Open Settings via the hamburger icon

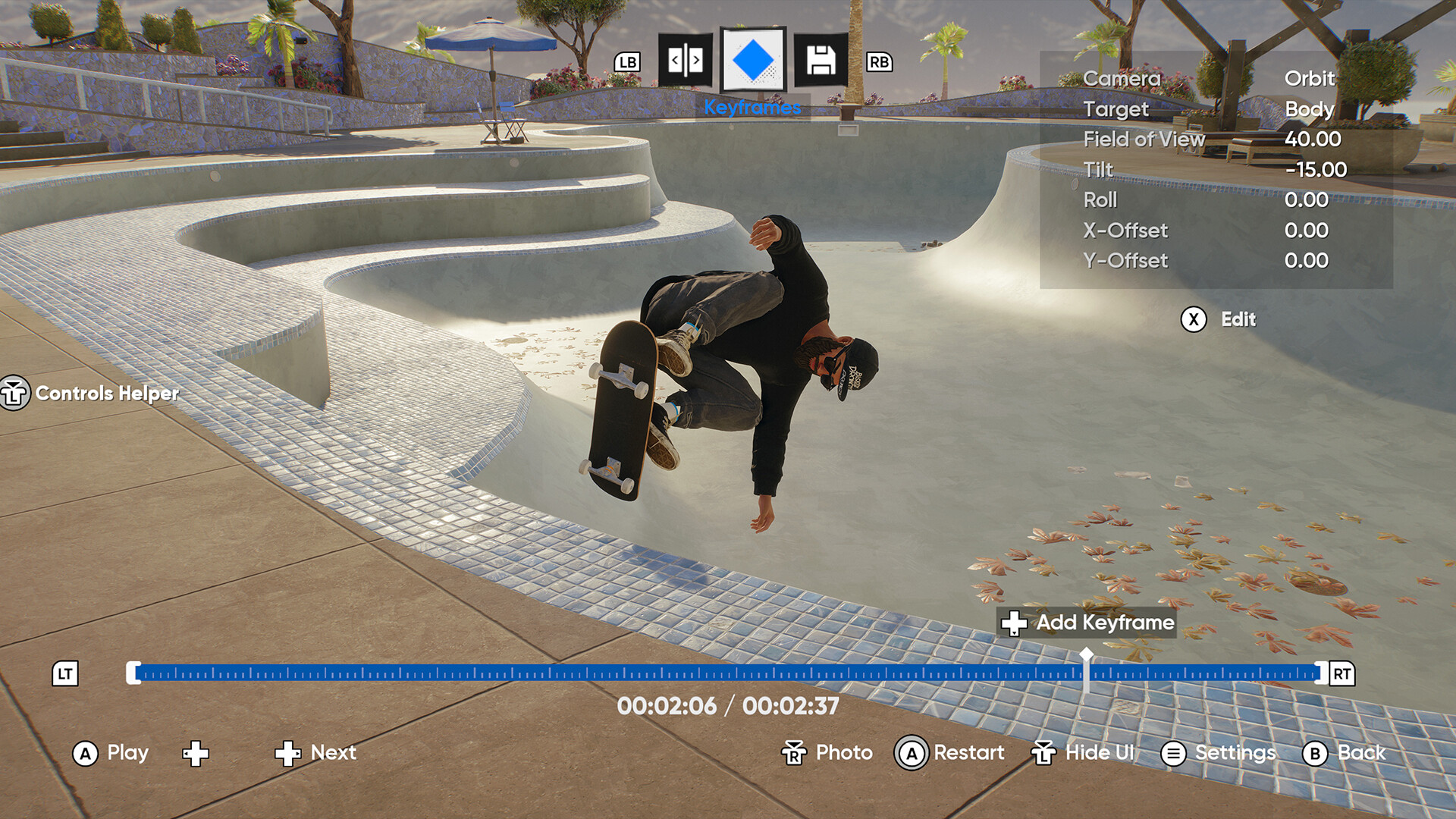(x=1172, y=753)
